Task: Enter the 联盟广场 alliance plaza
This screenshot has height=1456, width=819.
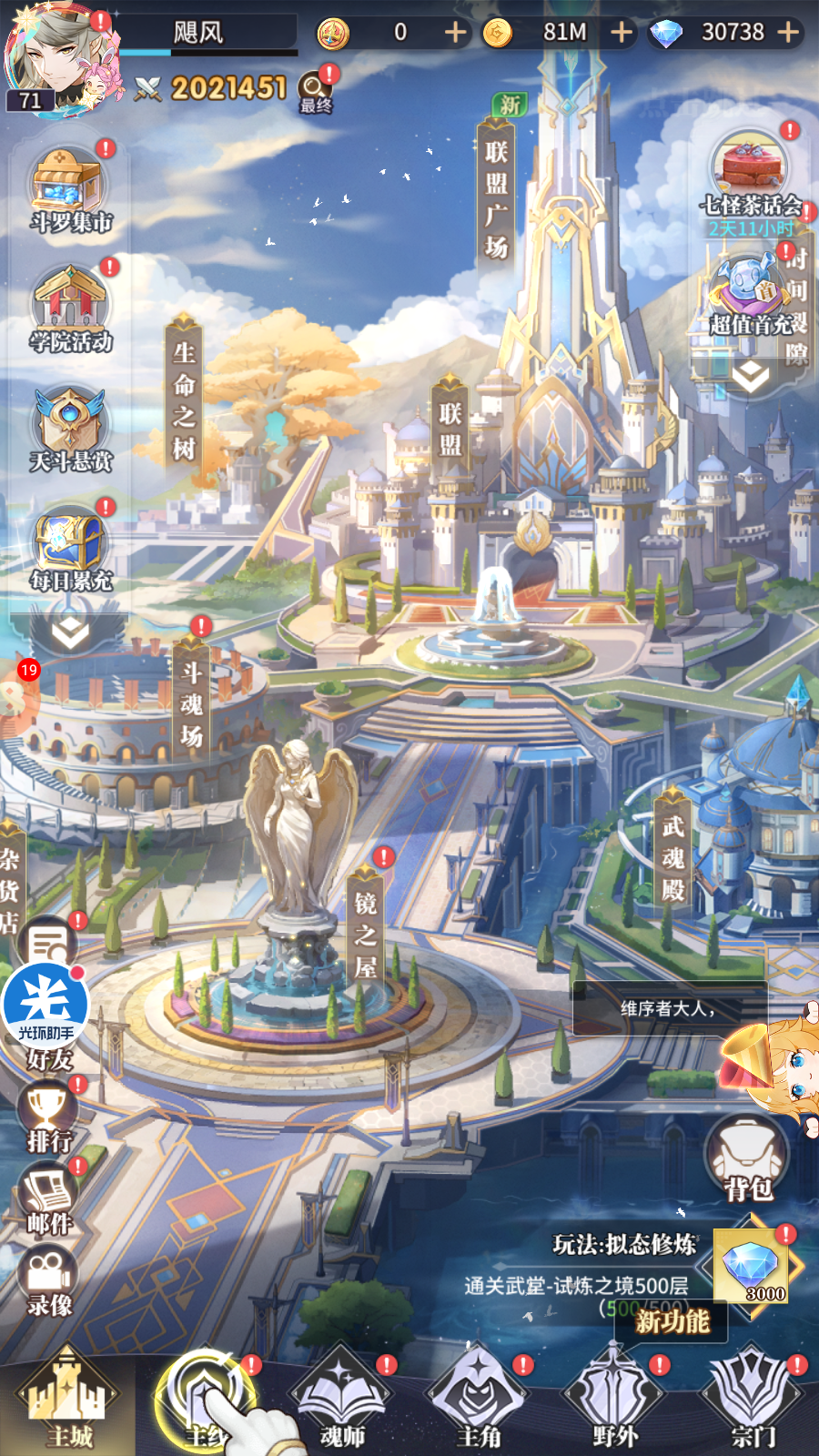Action: (496, 200)
